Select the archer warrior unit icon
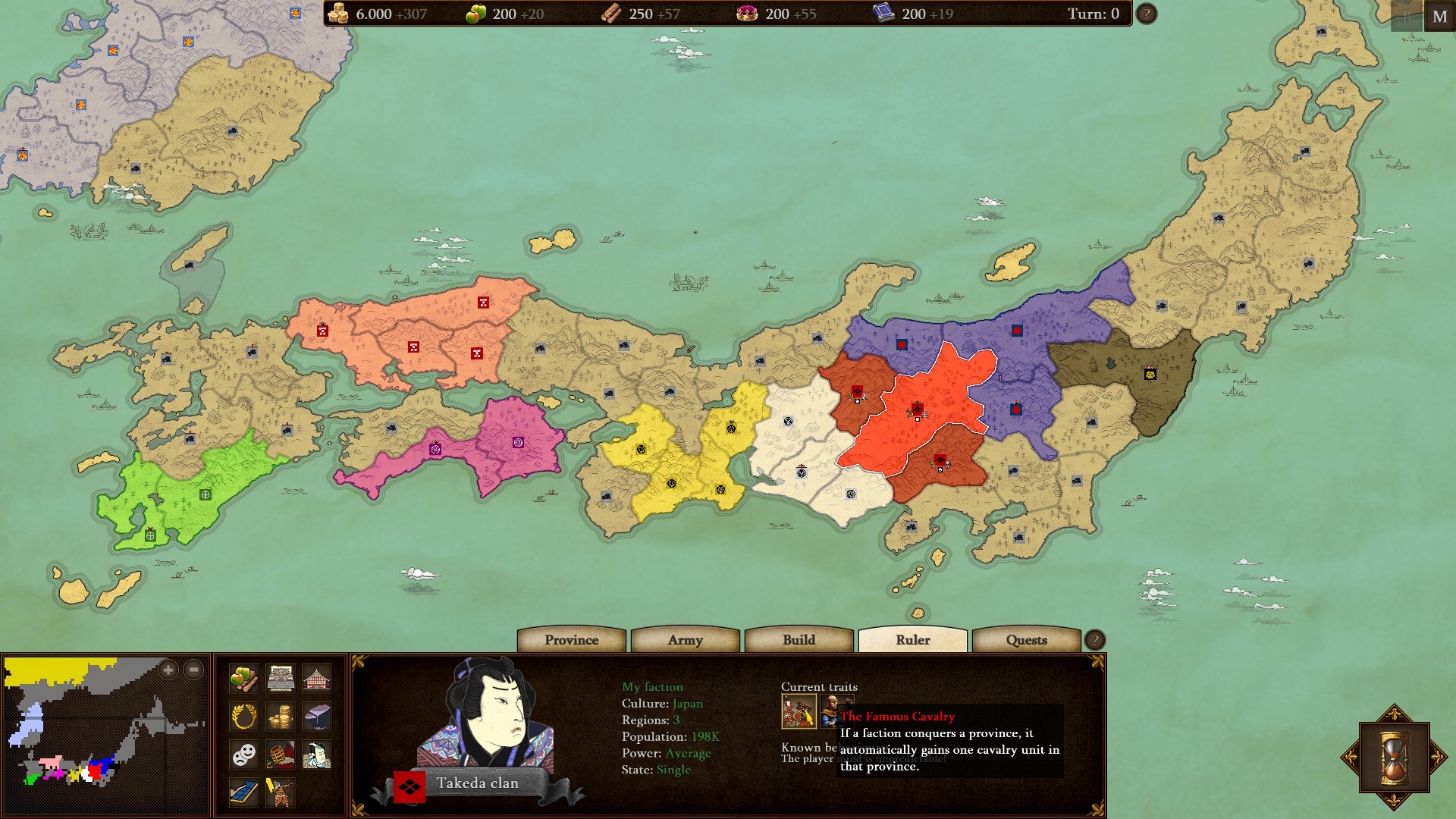Screen dimensions: 1456x819 [x=281, y=792]
